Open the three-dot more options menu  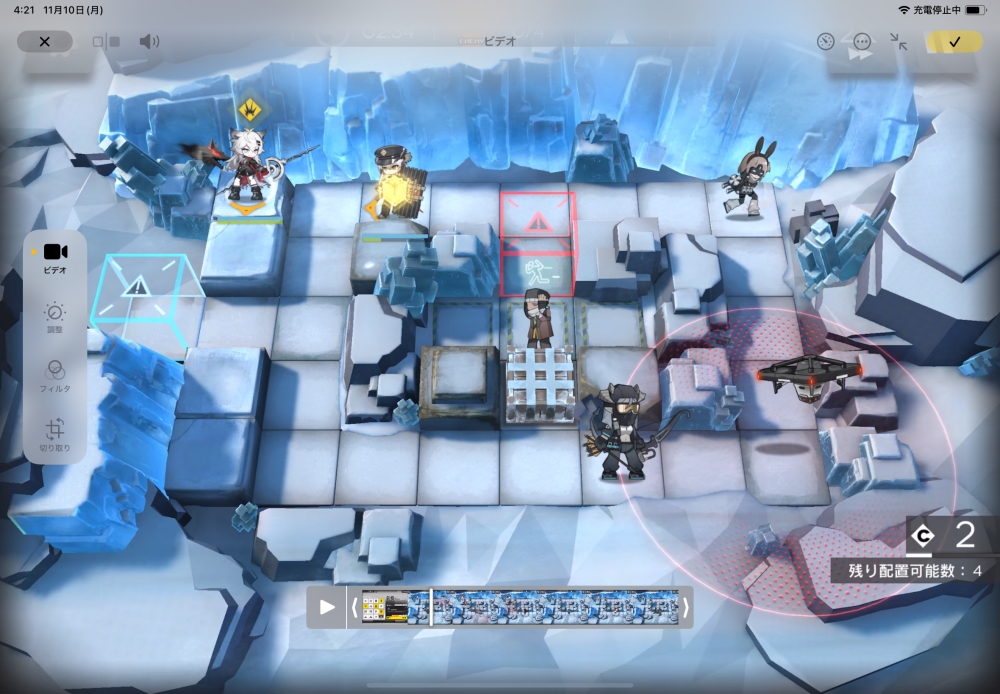(x=862, y=41)
